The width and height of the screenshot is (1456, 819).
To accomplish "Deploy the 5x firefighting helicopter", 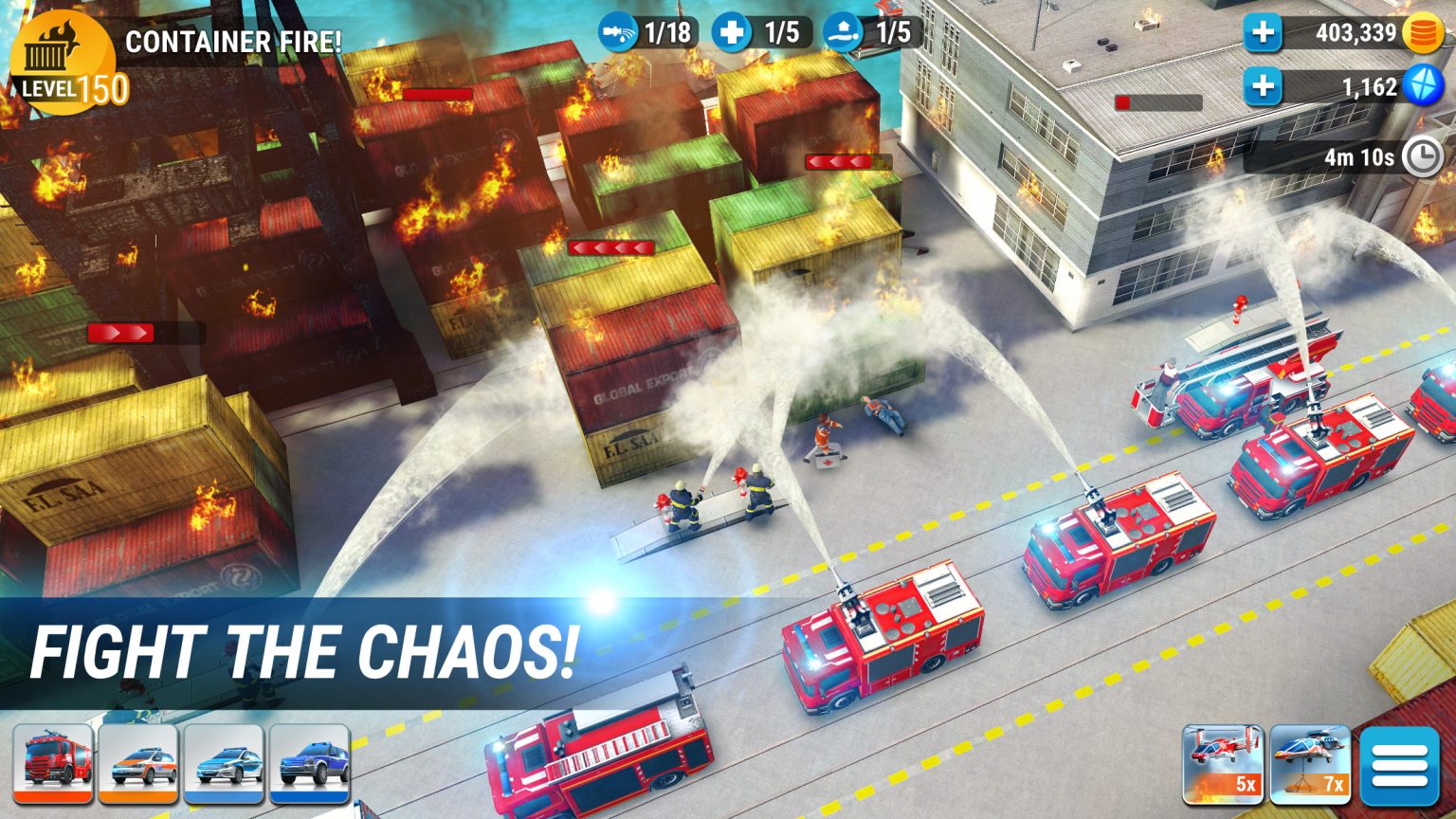I will coord(1225,763).
